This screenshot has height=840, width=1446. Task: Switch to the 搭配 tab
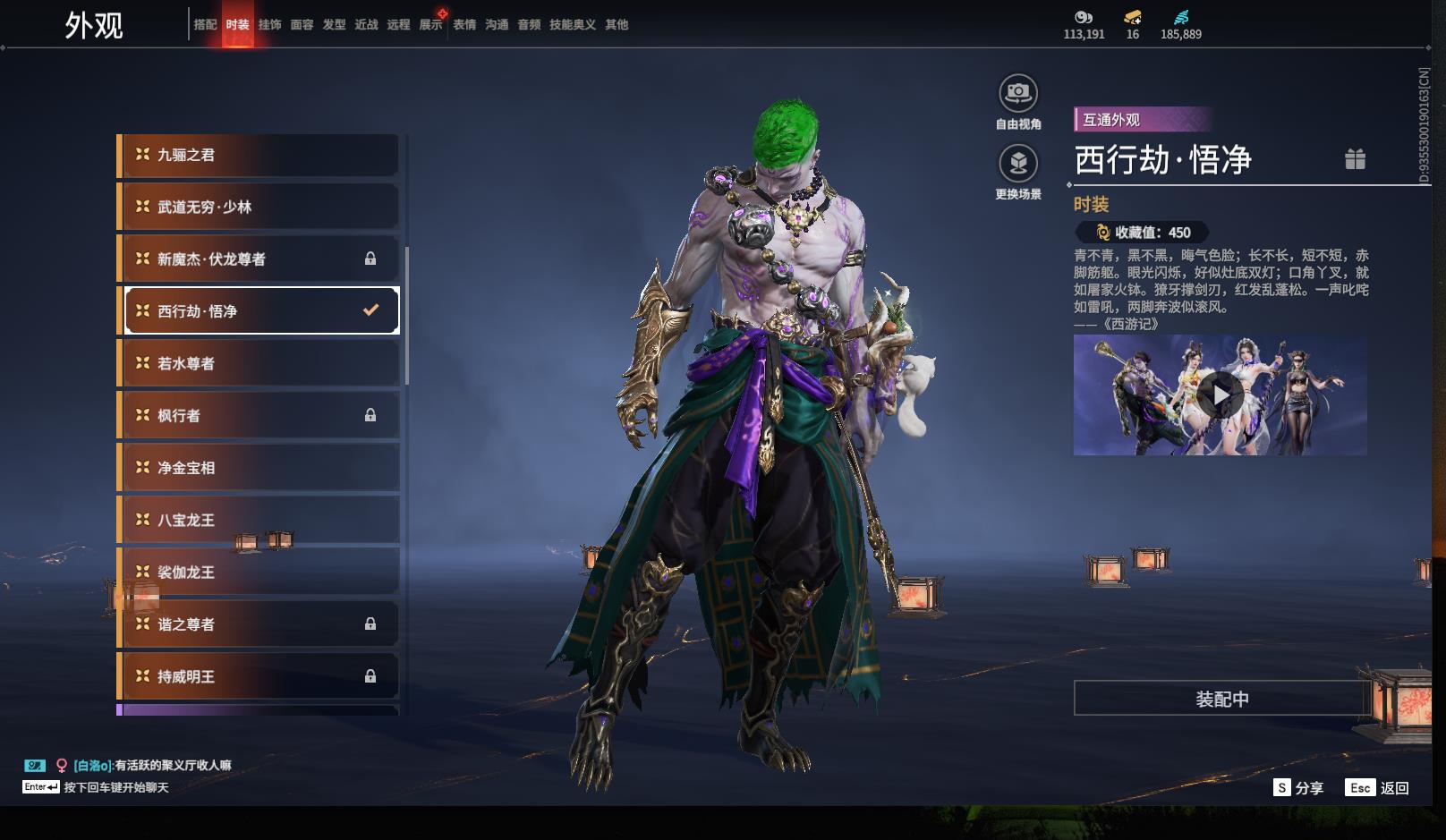pos(205,25)
